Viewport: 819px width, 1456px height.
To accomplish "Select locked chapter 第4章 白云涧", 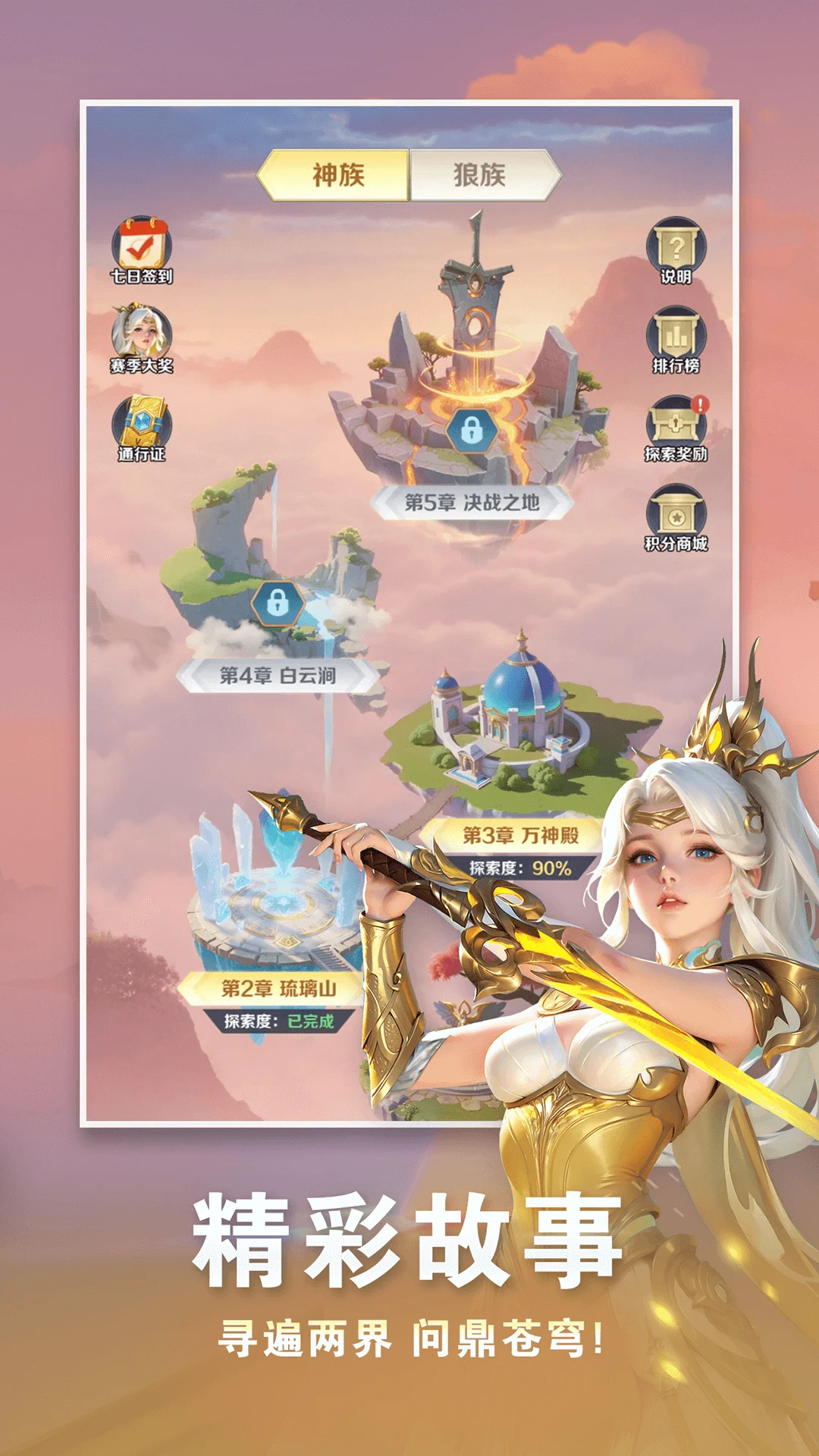I will tap(278, 604).
